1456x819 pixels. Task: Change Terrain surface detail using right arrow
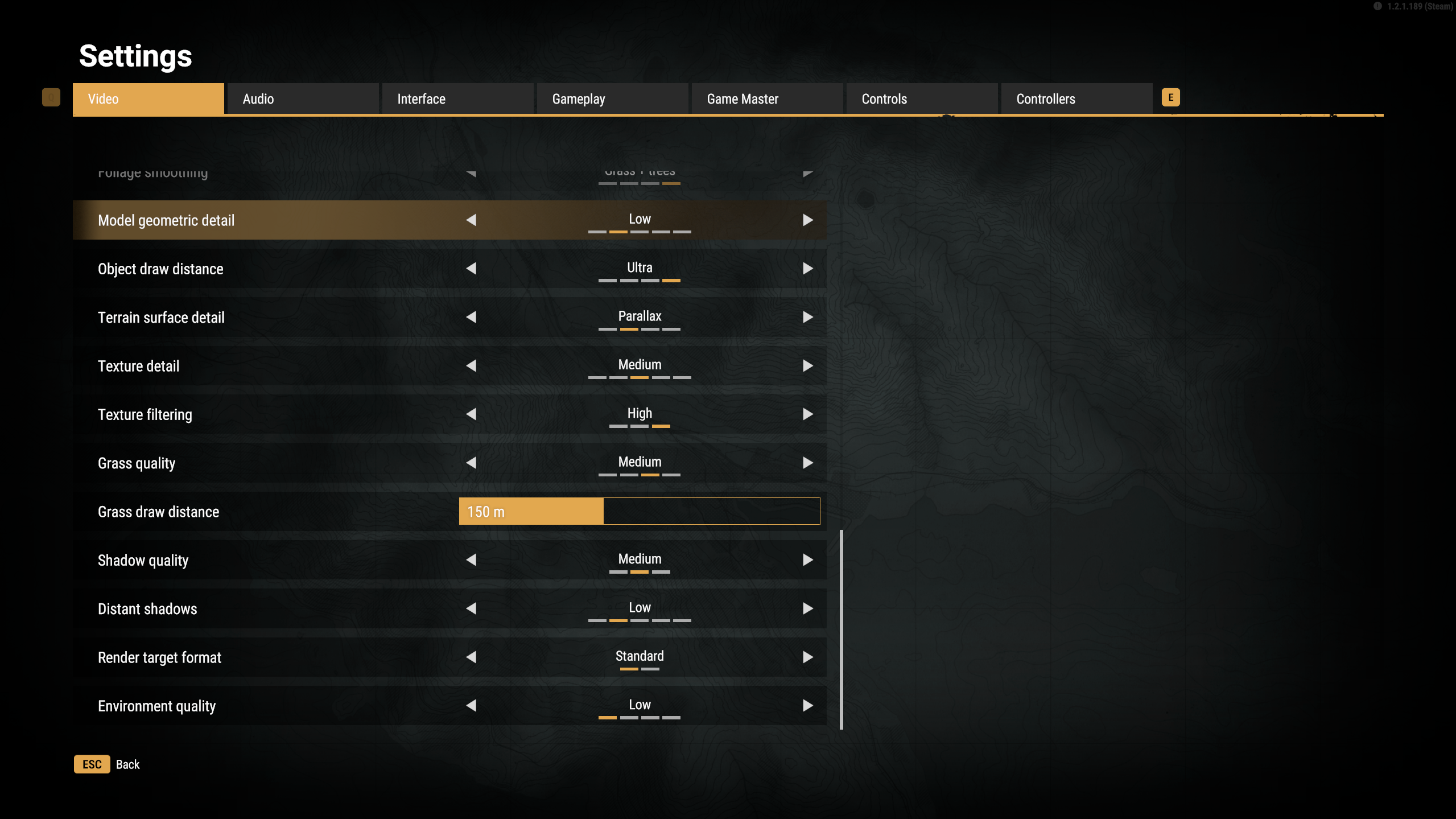point(807,317)
